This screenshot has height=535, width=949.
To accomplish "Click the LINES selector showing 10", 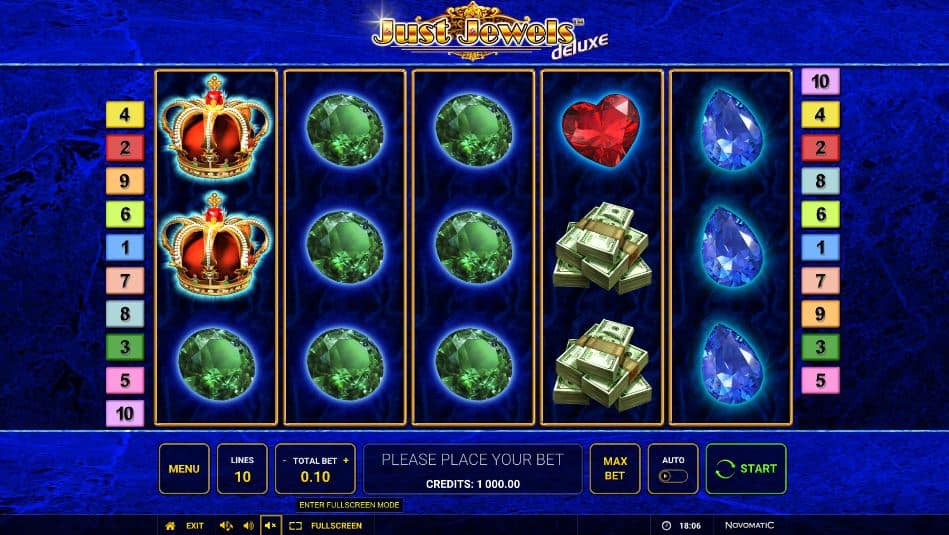I will [x=242, y=469].
